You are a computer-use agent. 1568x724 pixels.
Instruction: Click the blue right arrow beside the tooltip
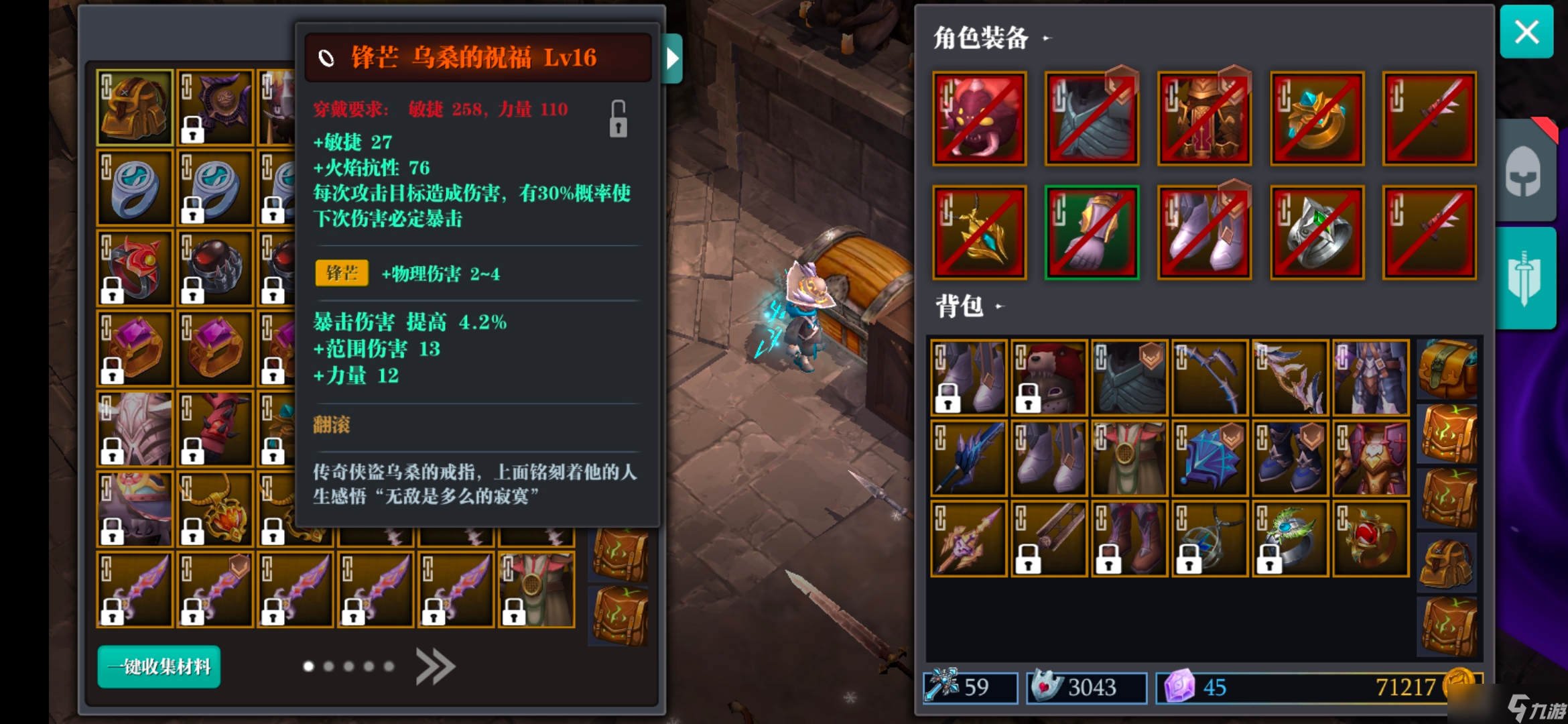tap(672, 58)
